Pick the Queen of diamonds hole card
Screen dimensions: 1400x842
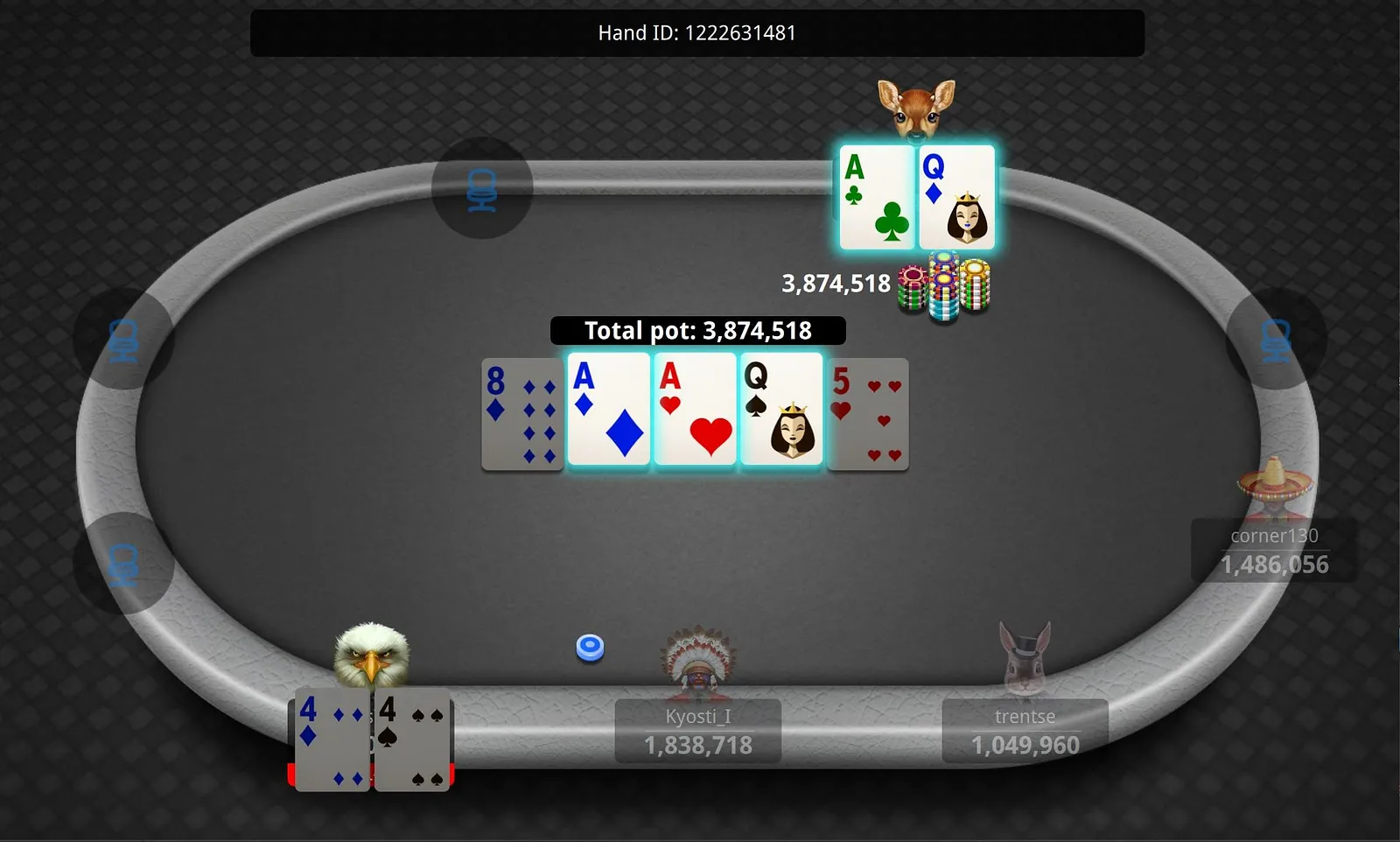(956, 198)
